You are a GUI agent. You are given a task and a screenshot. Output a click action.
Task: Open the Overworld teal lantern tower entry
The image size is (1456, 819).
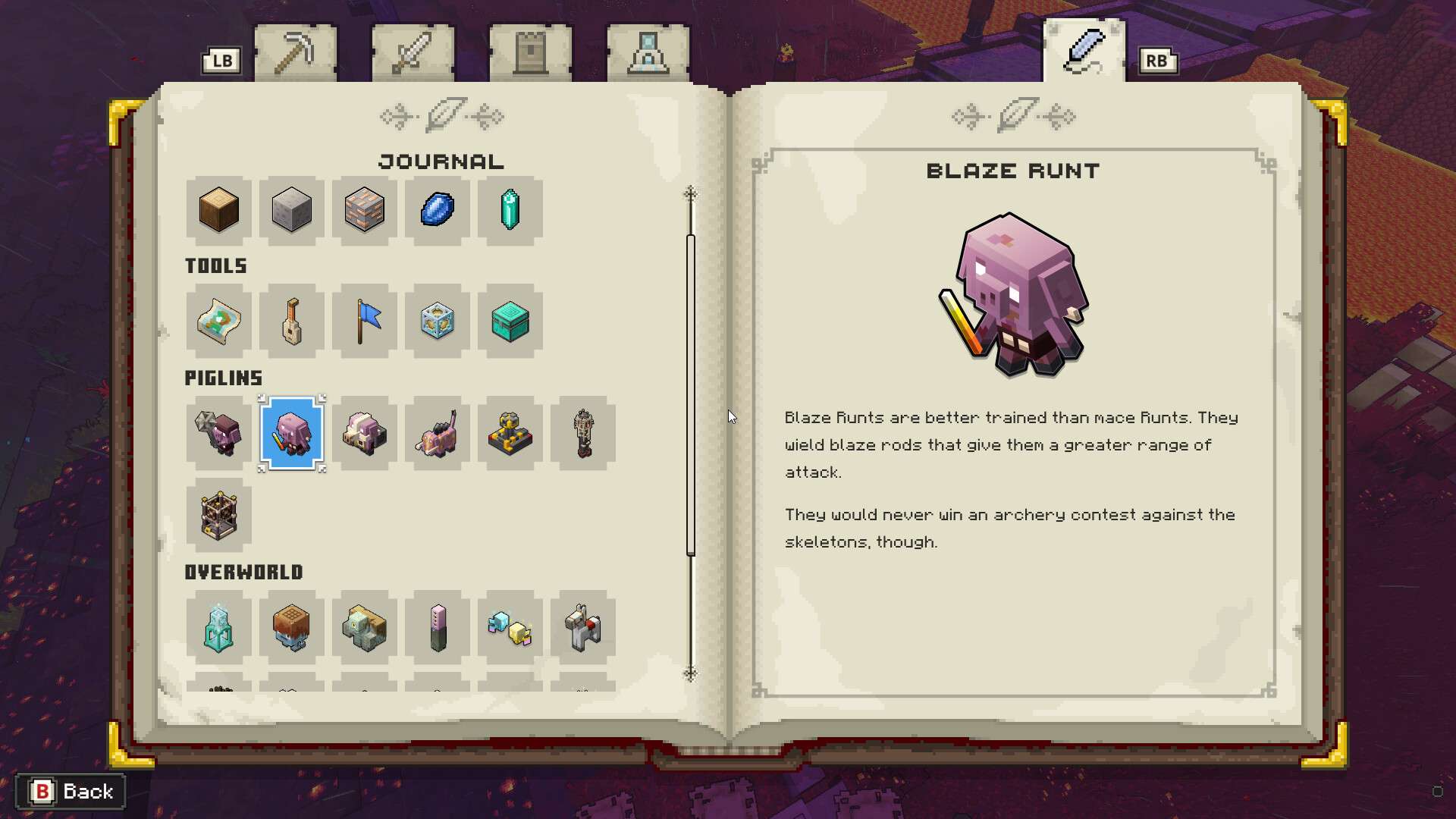(x=218, y=627)
